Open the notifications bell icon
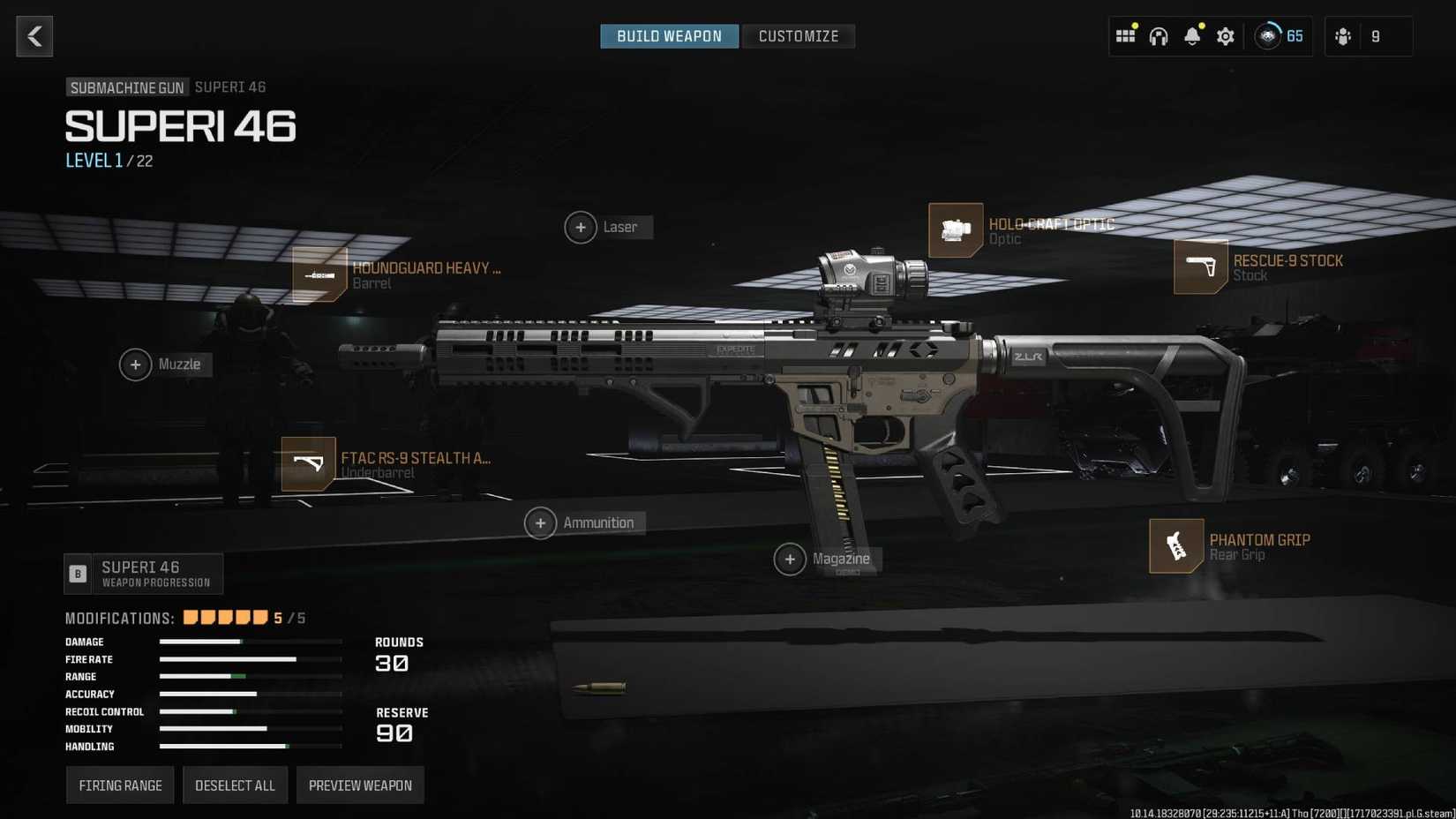Screen dimensions: 1456x819 1191,36
